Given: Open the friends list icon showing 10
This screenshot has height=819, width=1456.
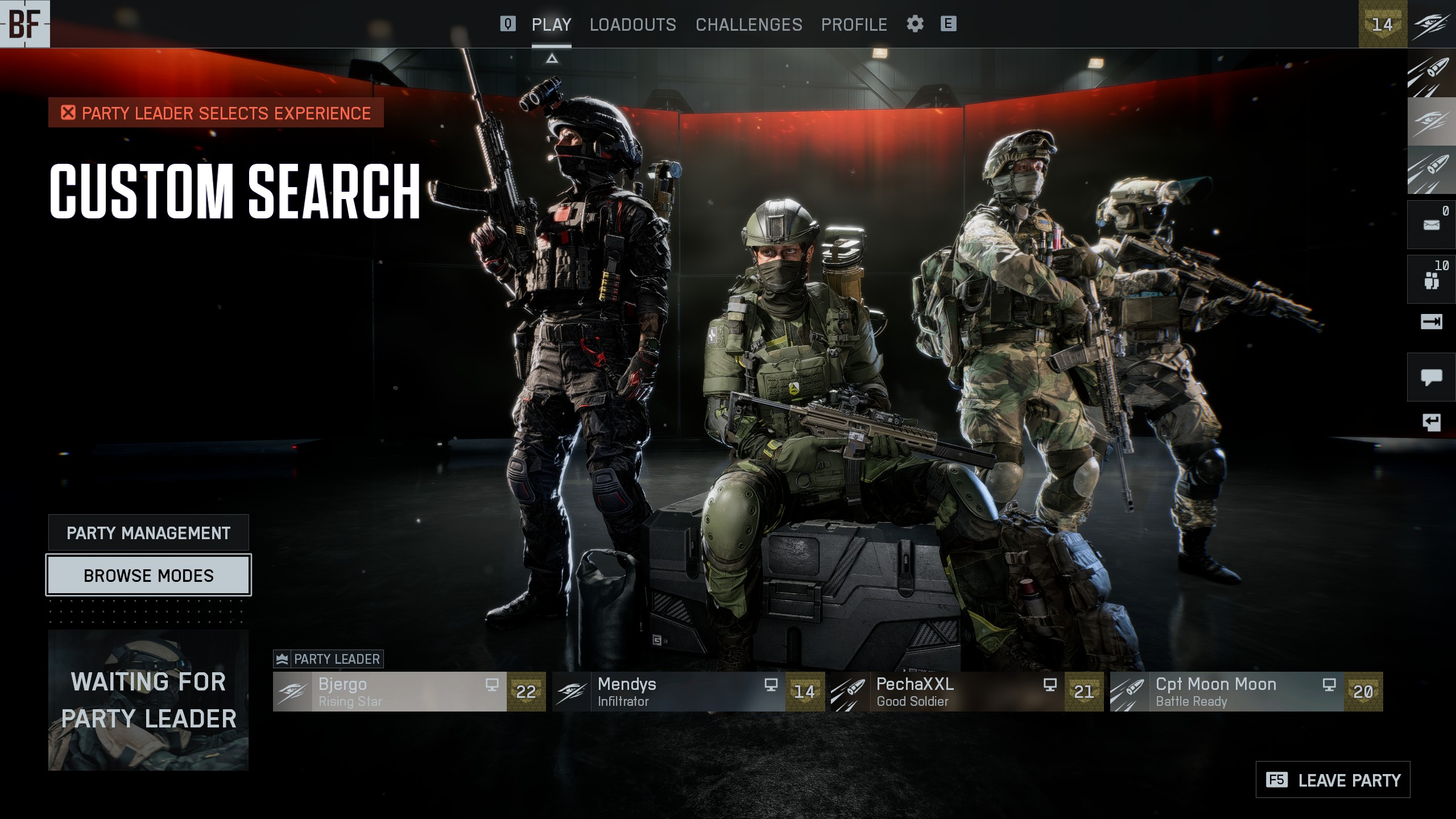Looking at the screenshot, I should pos(1431,279).
